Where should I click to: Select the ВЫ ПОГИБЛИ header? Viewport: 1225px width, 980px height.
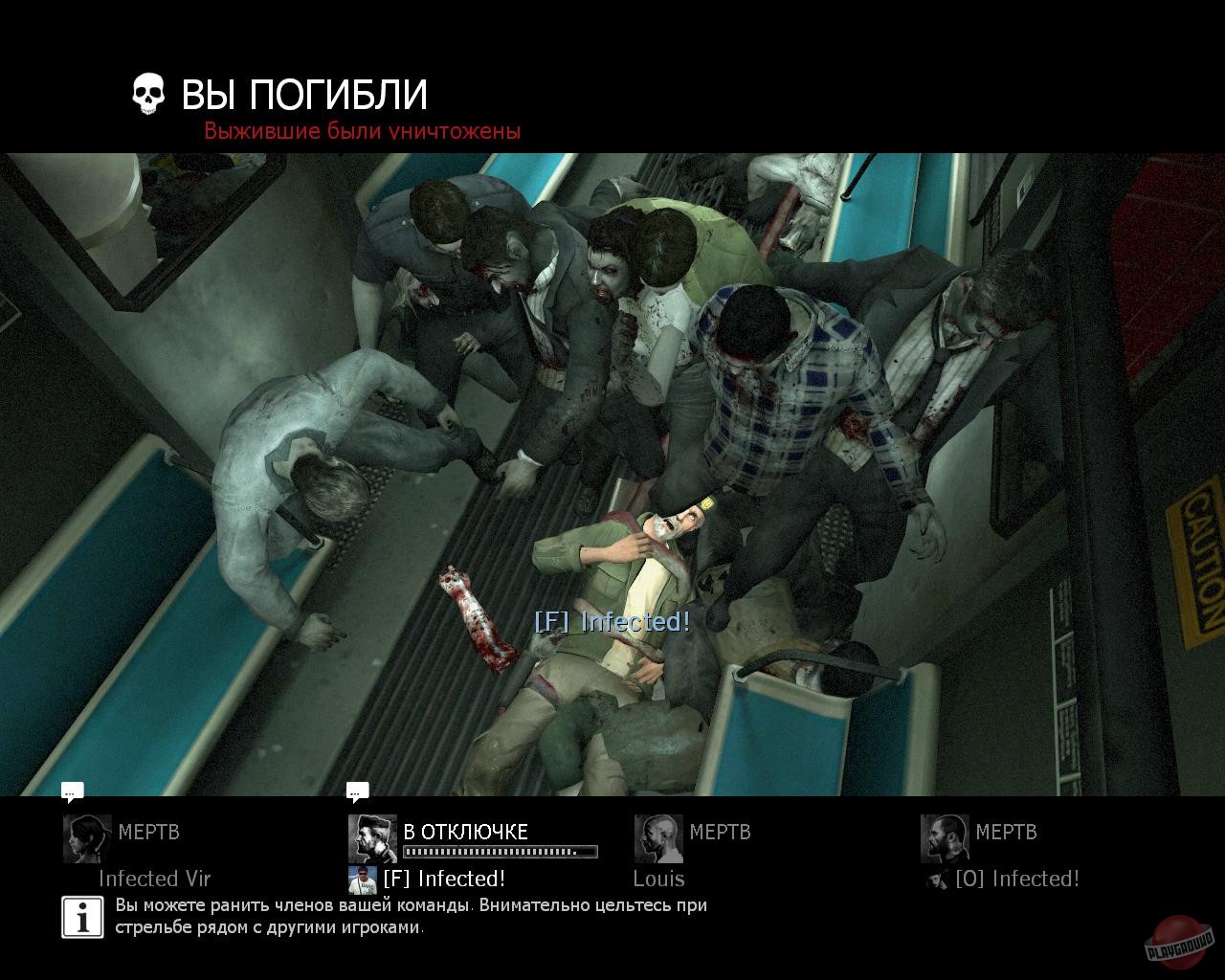click(301, 94)
